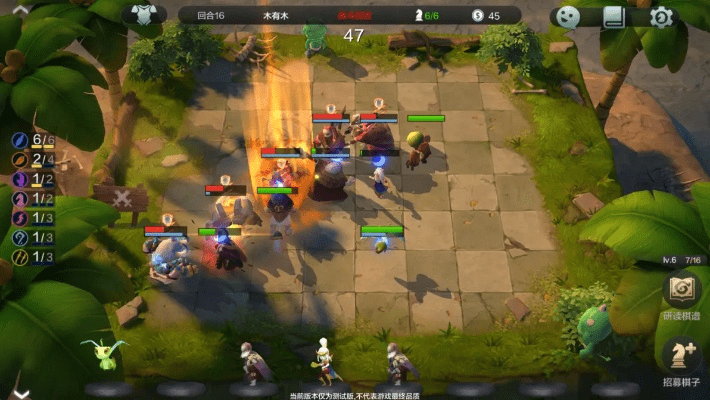View the chess piece population 6/6 indicator
Screen dimensions: 710x400
[x=426, y=16]
